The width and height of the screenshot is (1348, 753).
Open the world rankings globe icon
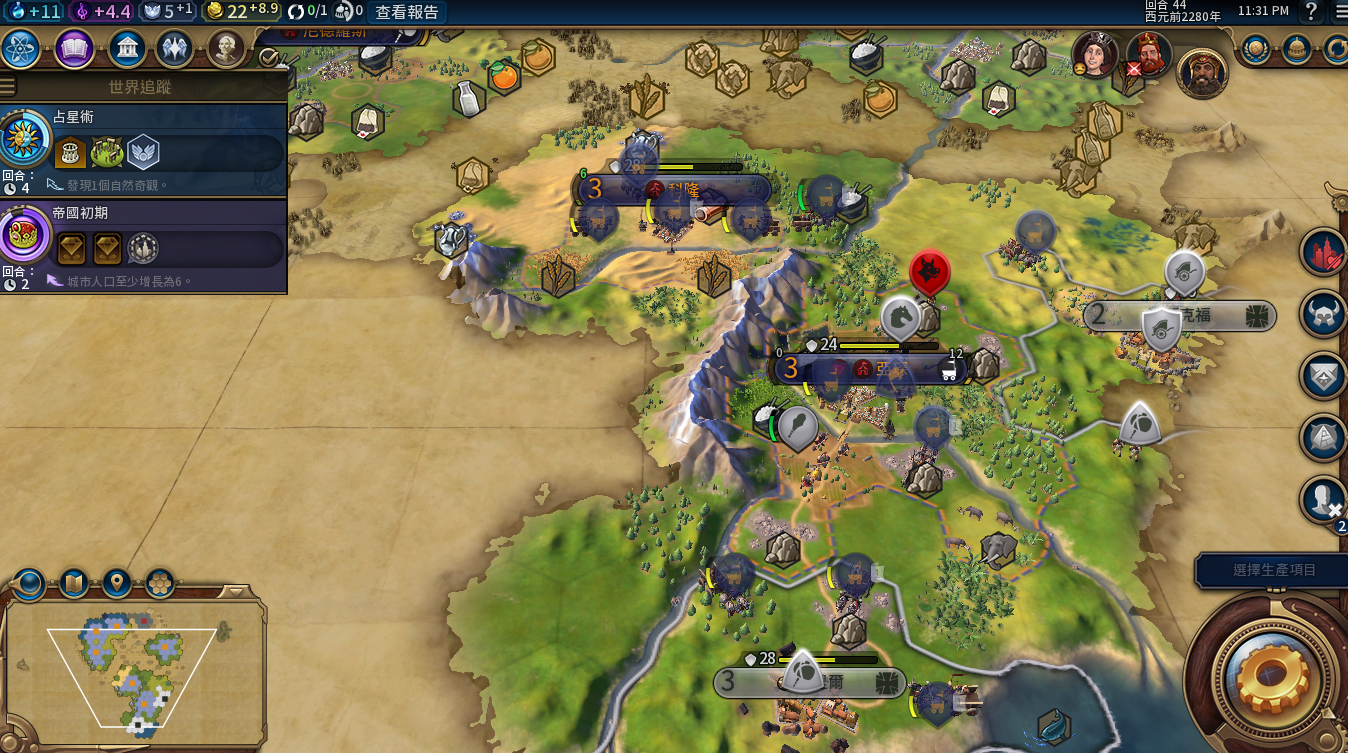point(1256,48)
